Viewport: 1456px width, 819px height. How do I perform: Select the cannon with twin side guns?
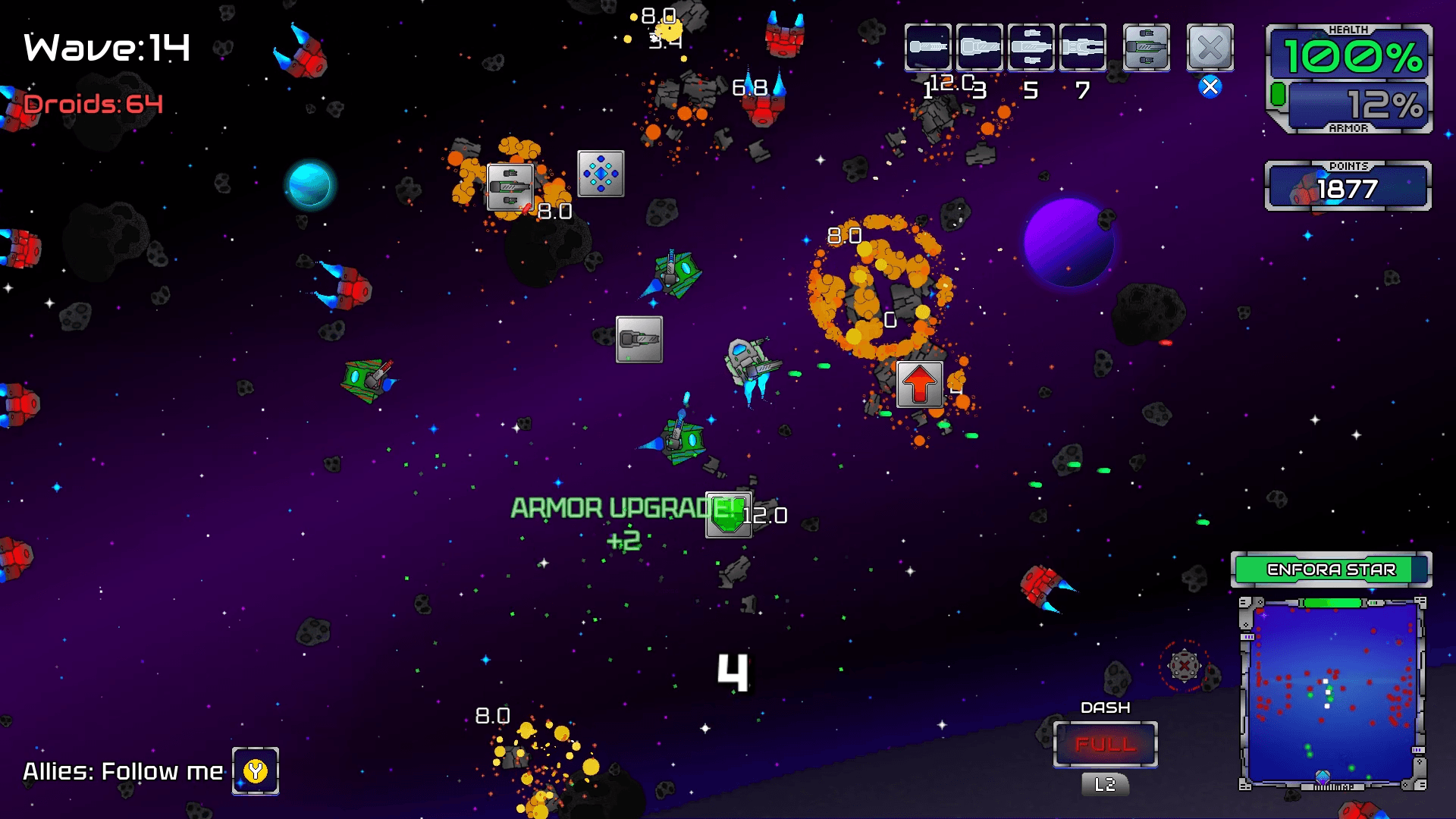coord(1031,47)
